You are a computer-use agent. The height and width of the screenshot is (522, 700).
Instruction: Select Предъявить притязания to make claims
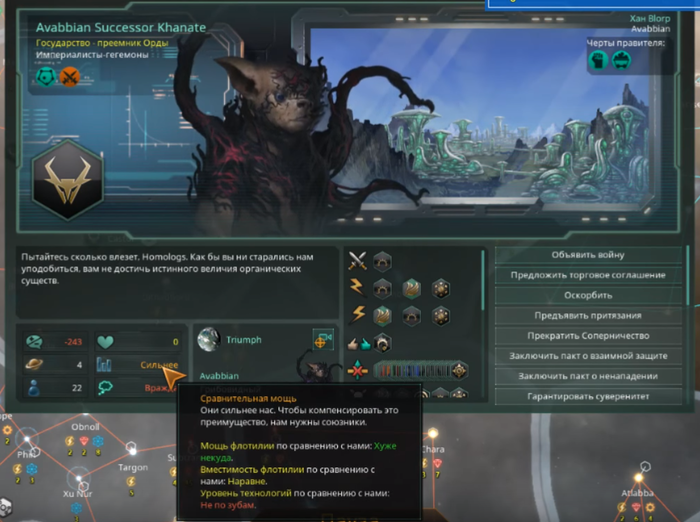[x=588, y=315]
